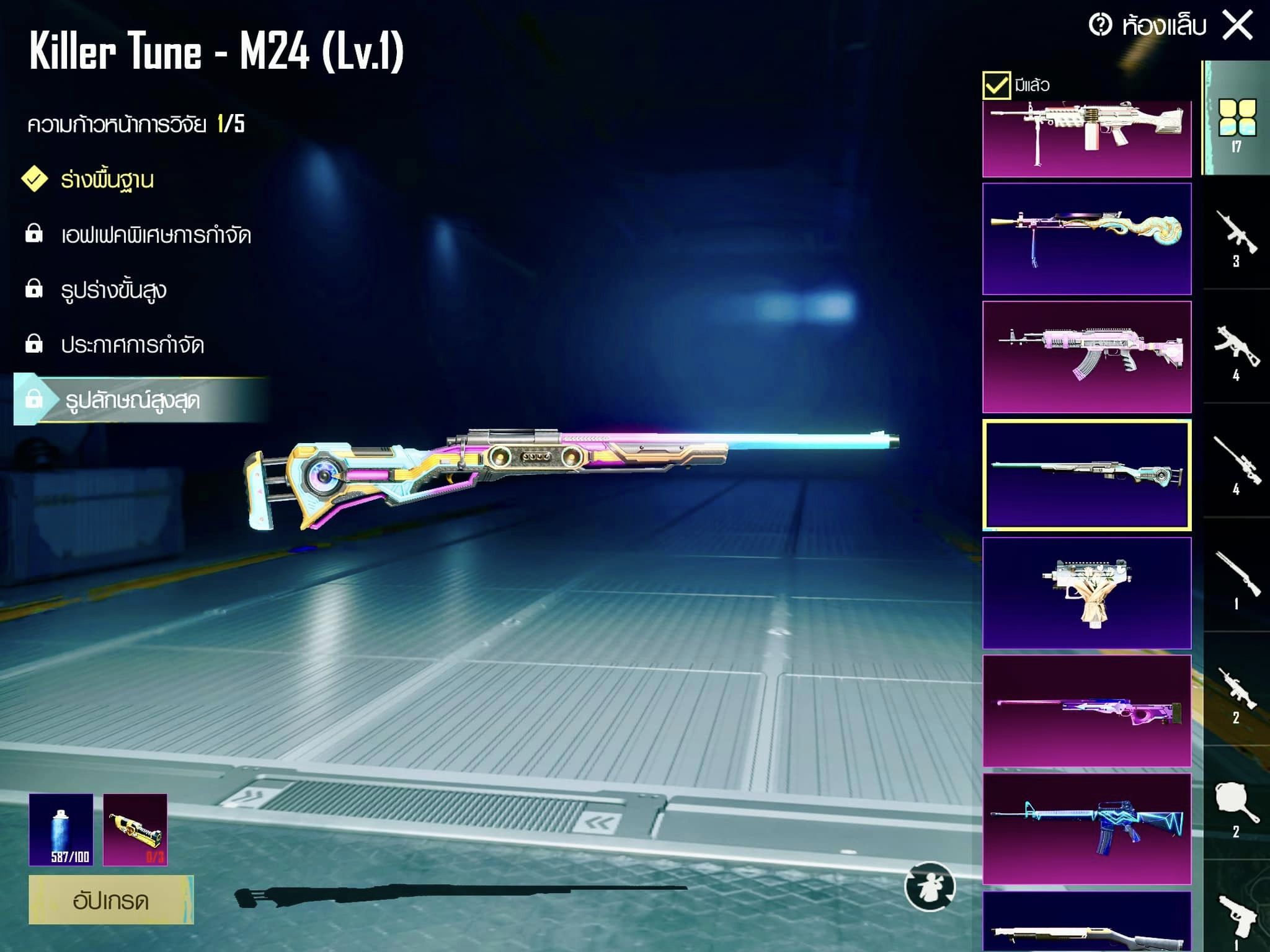Select the white UZI skin thumbnail
This screenshot has width=1270, height=952.
pyautogui.click(x=1086, y=593)
